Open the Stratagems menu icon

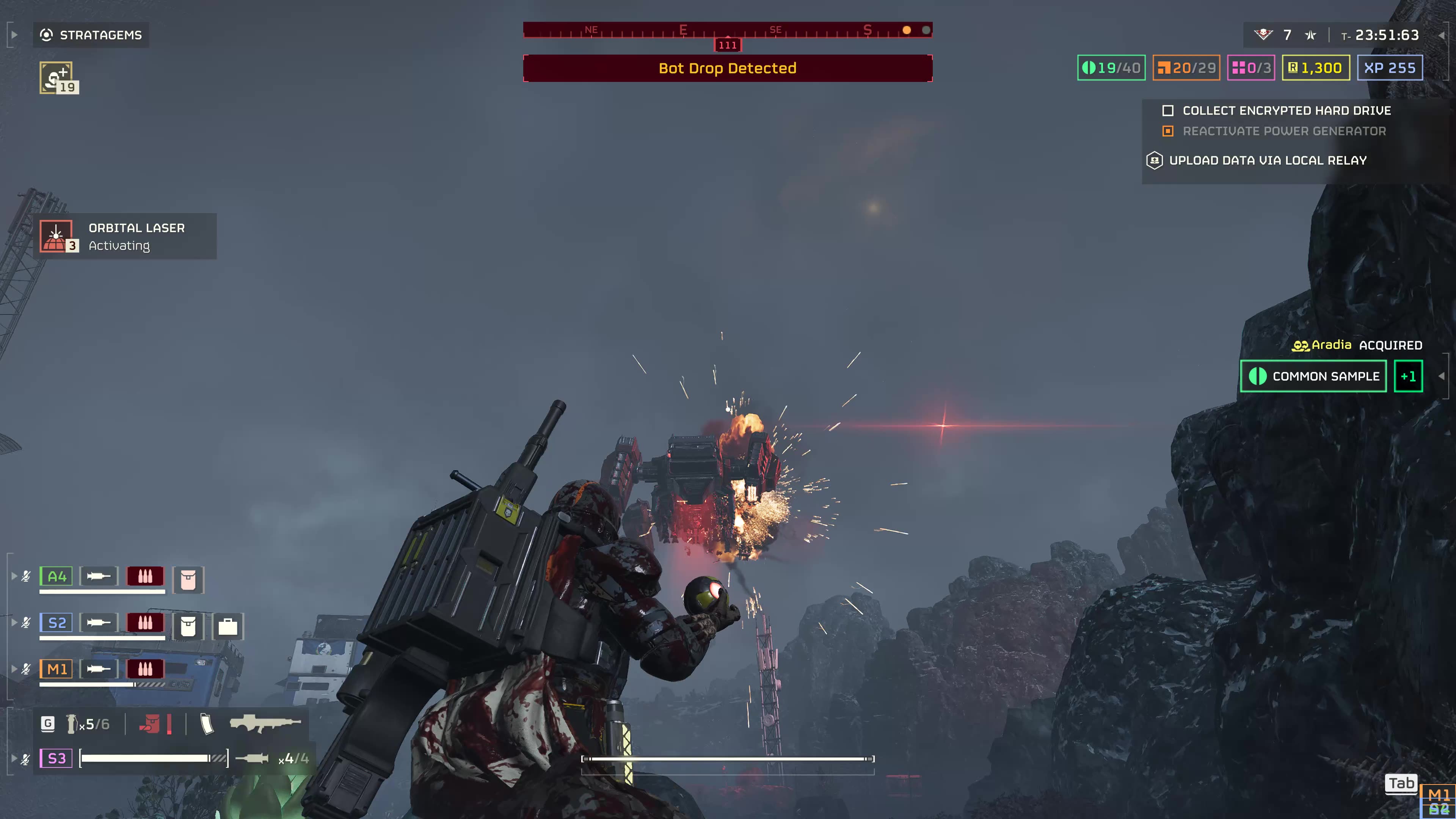click(47, 35)
